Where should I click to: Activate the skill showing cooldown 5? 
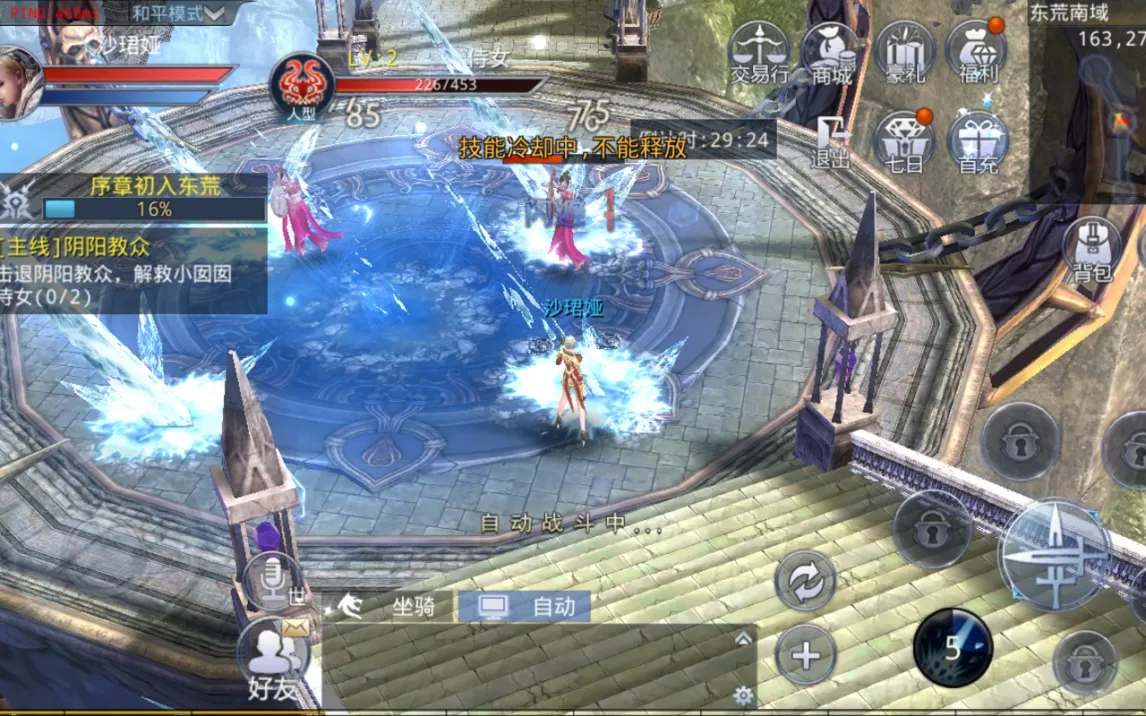click(952, 648)
